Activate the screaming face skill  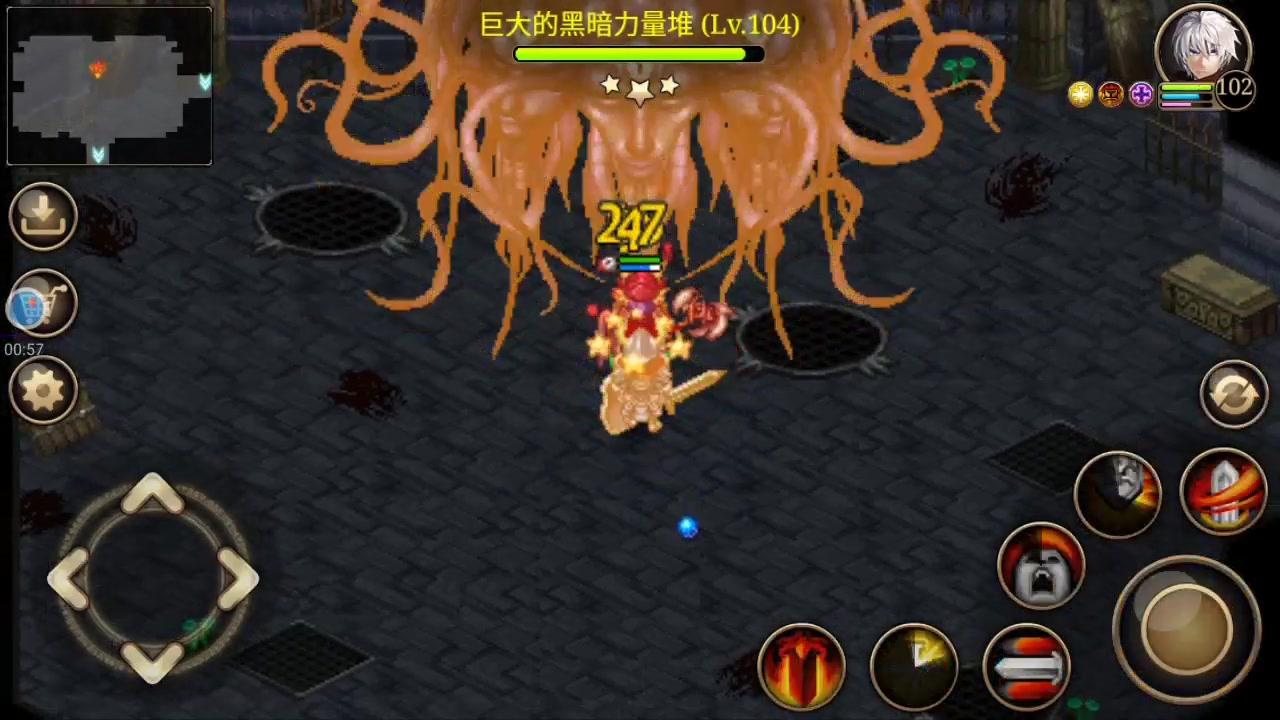1042,565
